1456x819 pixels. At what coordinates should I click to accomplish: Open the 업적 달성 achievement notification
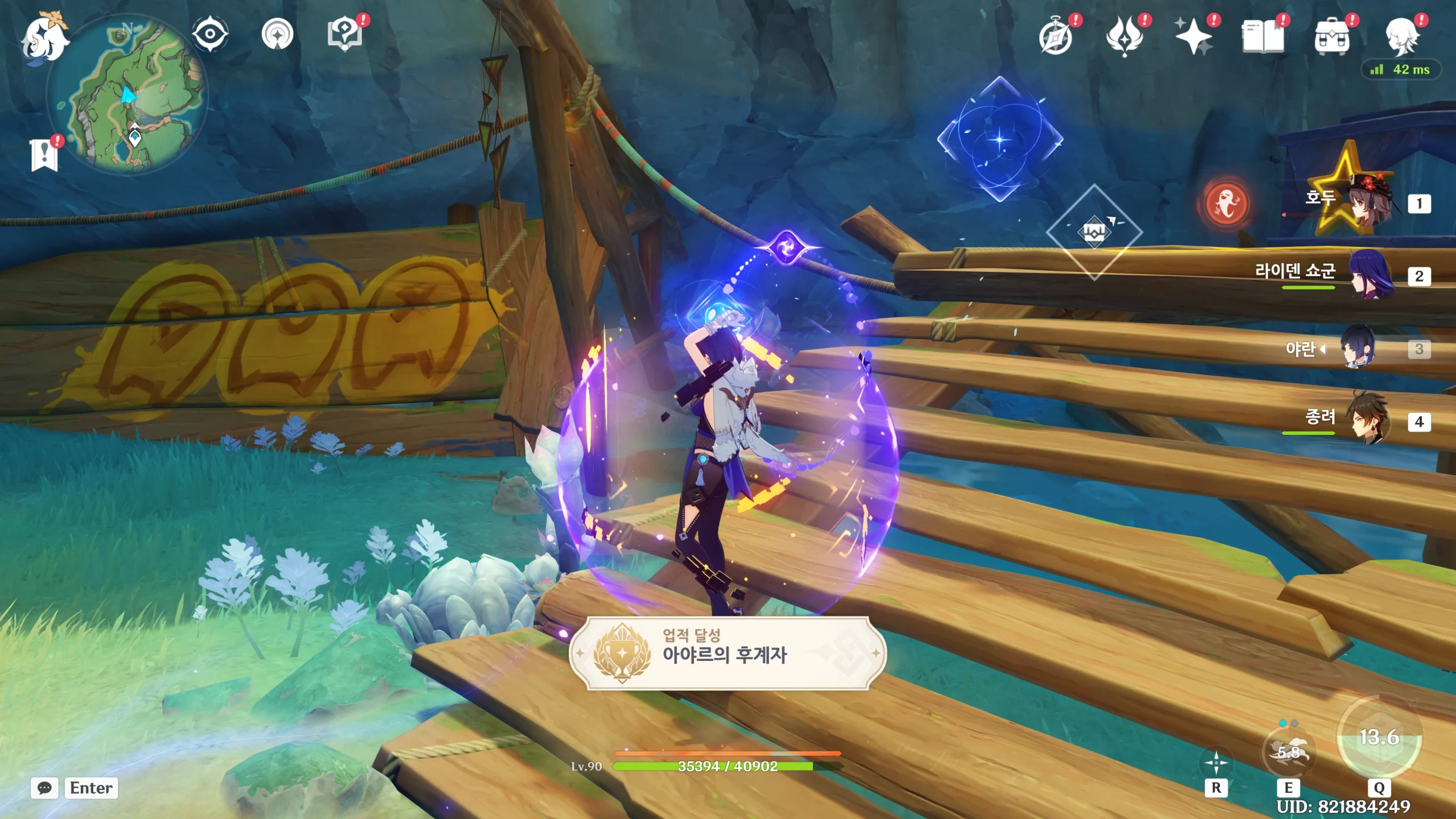point(727,653)
